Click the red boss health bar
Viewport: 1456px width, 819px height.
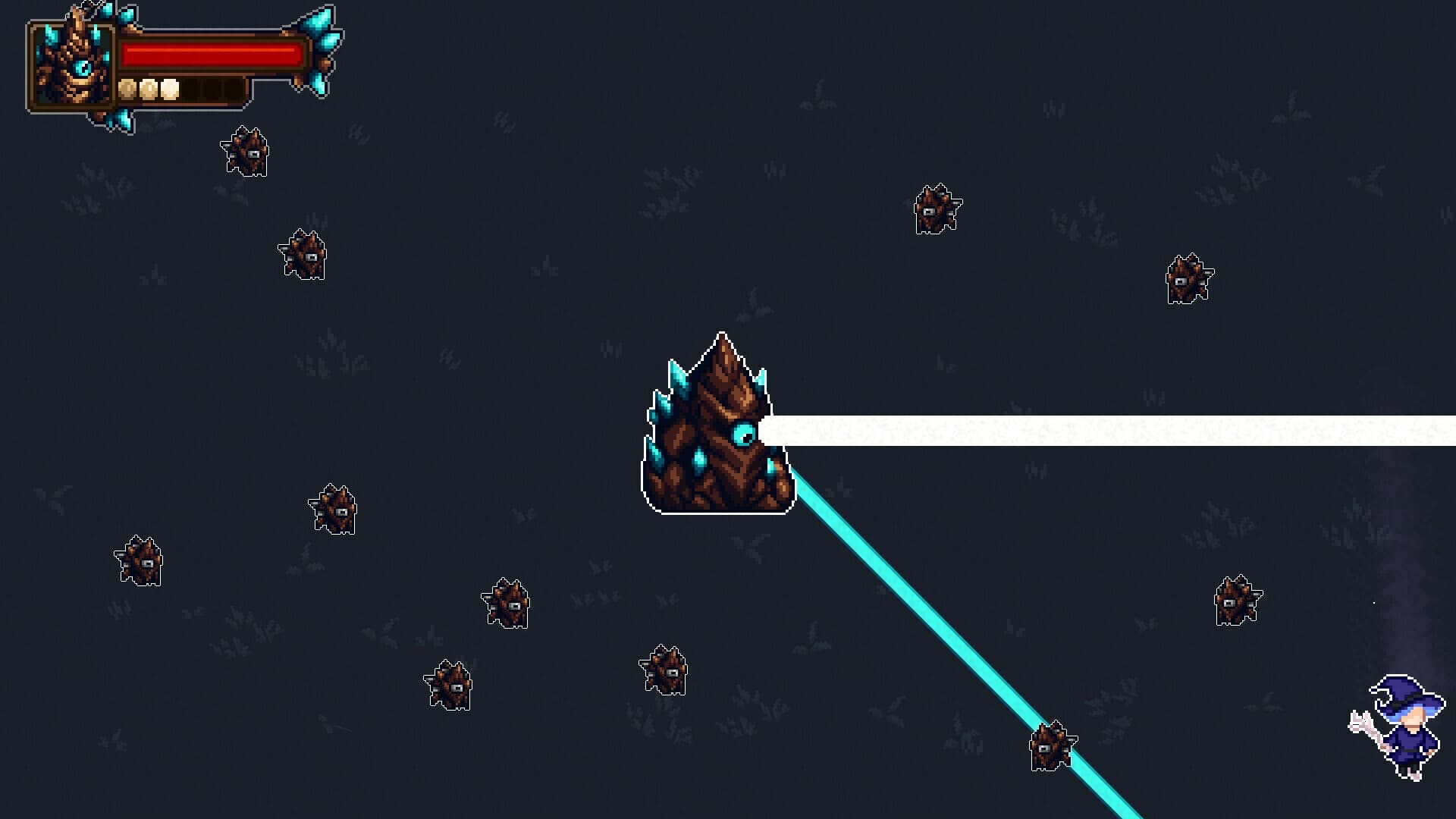click(x=212, y=52)
